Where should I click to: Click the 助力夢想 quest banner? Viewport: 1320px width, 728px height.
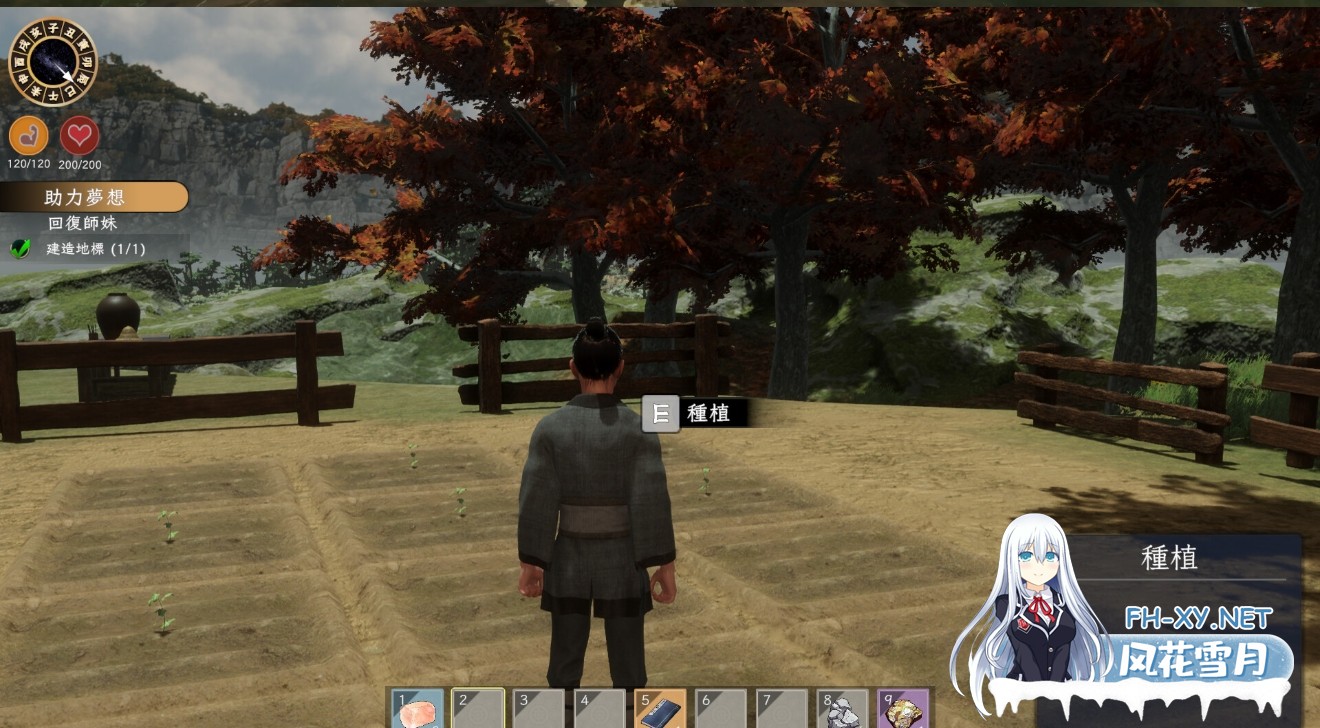(x=95, y=197)
